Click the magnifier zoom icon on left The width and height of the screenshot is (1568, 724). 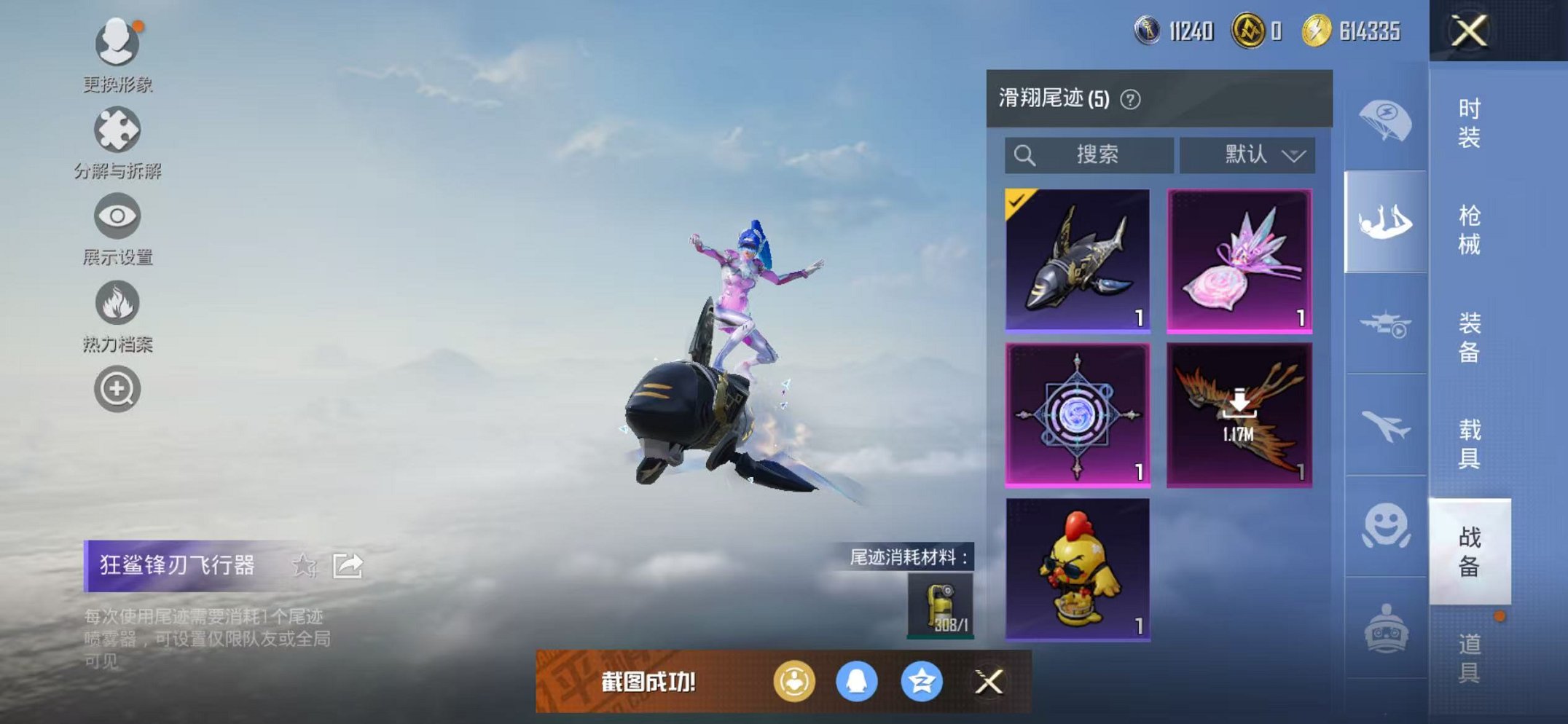(117, 388)
